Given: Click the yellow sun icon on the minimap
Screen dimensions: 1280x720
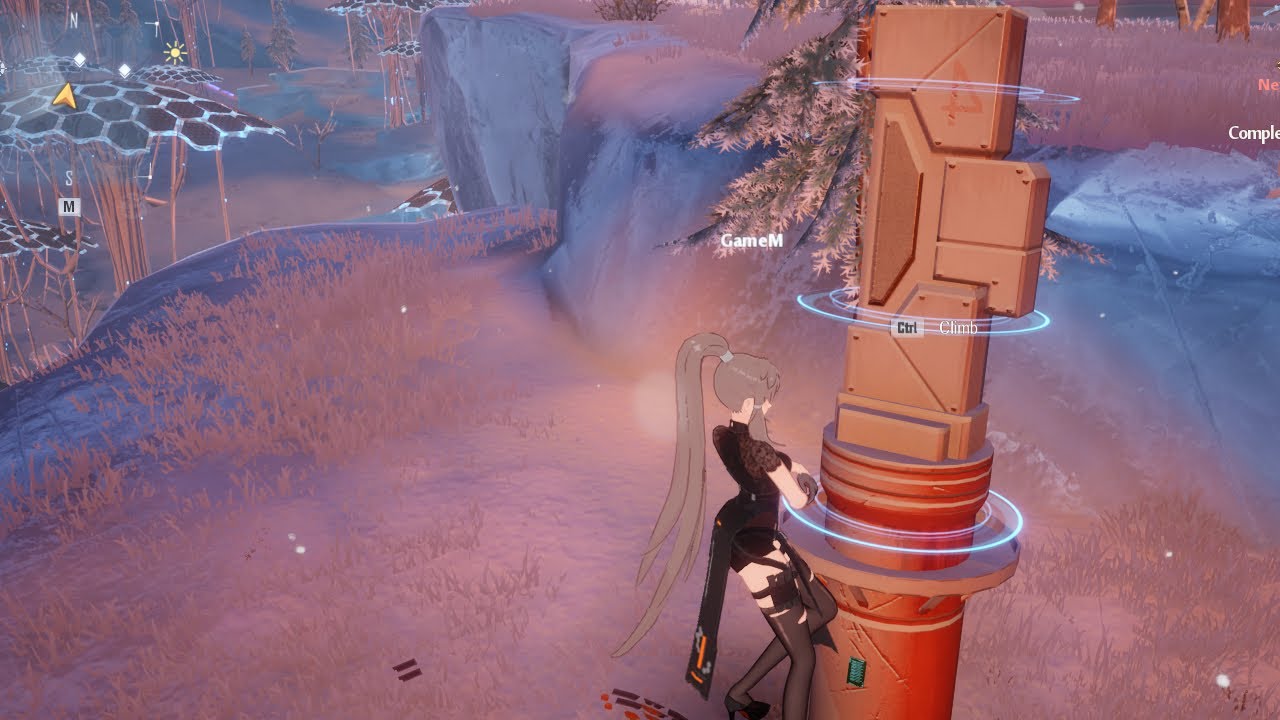Looking at the screenshot, I should (x=175, y=52).
